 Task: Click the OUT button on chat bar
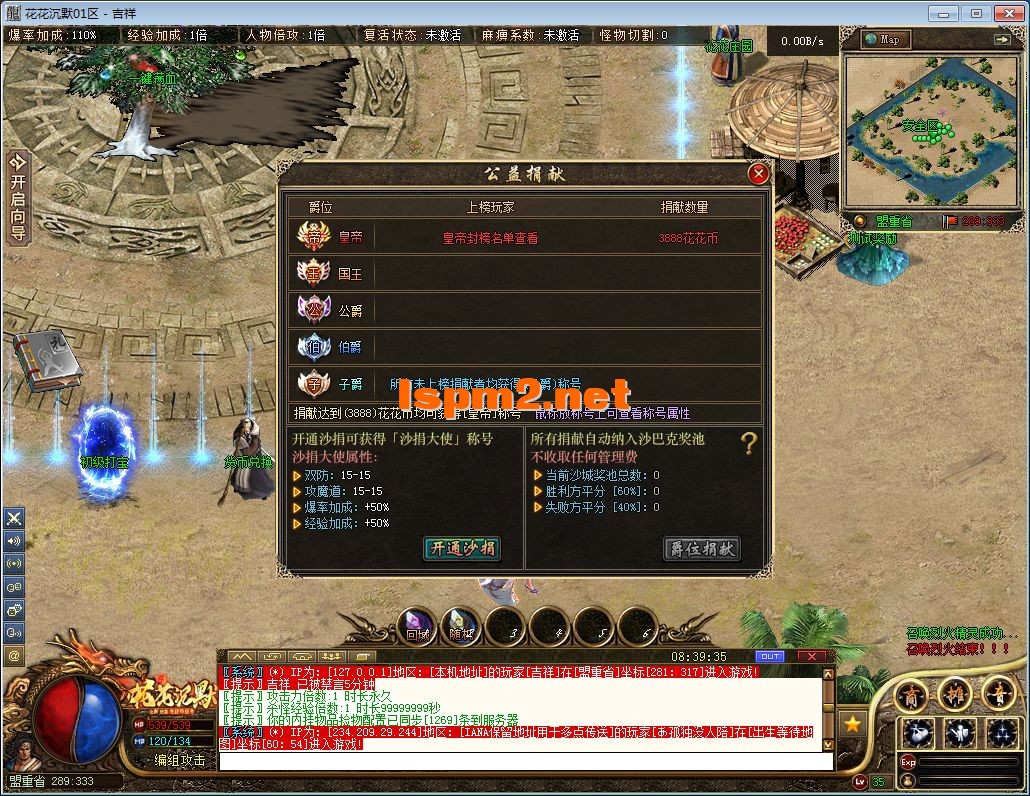pos(769,656)
